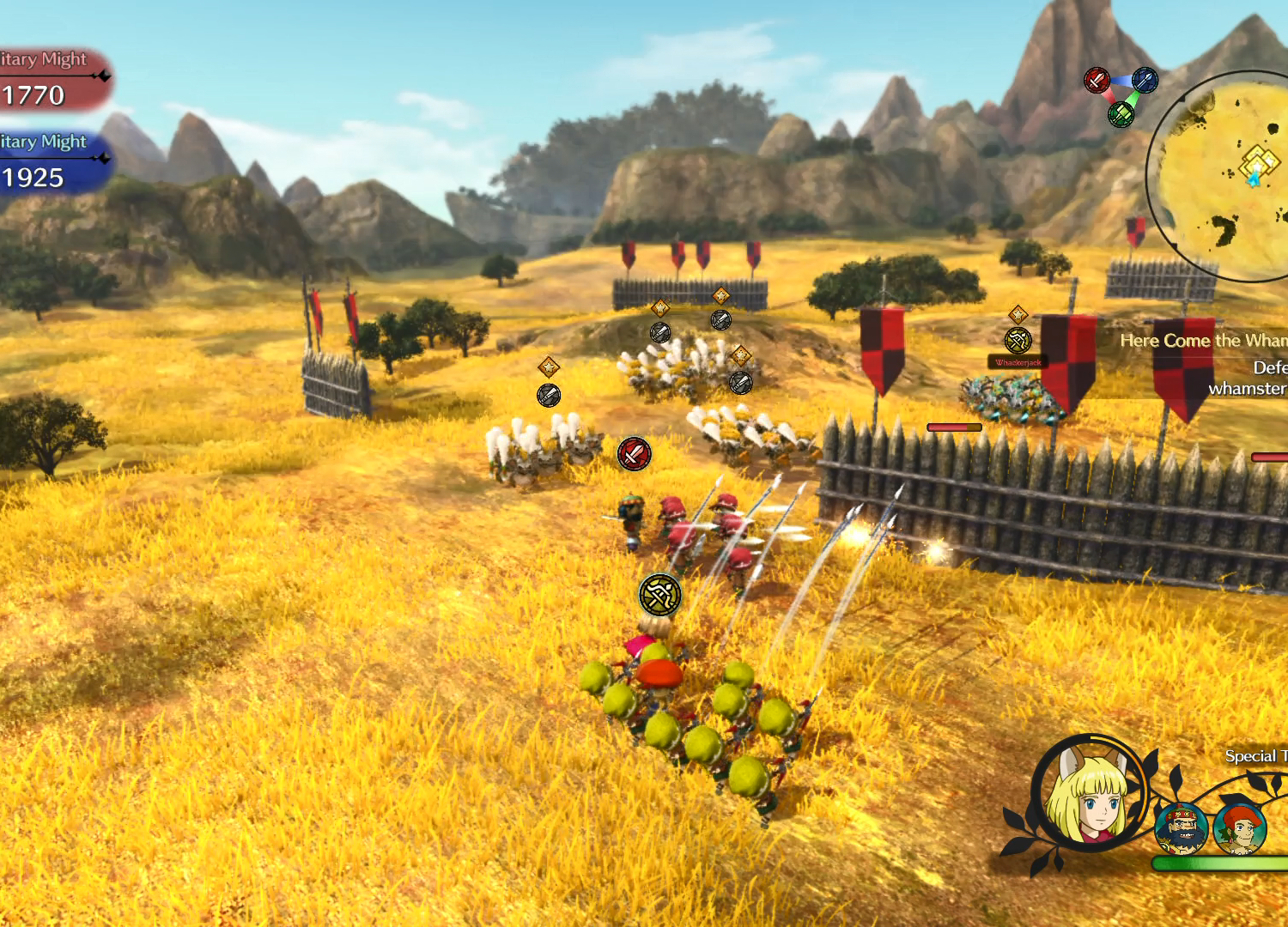Target the Whackerjack enemy unit emblem
Screen dimensions: 1288x927
(1018, 341)
